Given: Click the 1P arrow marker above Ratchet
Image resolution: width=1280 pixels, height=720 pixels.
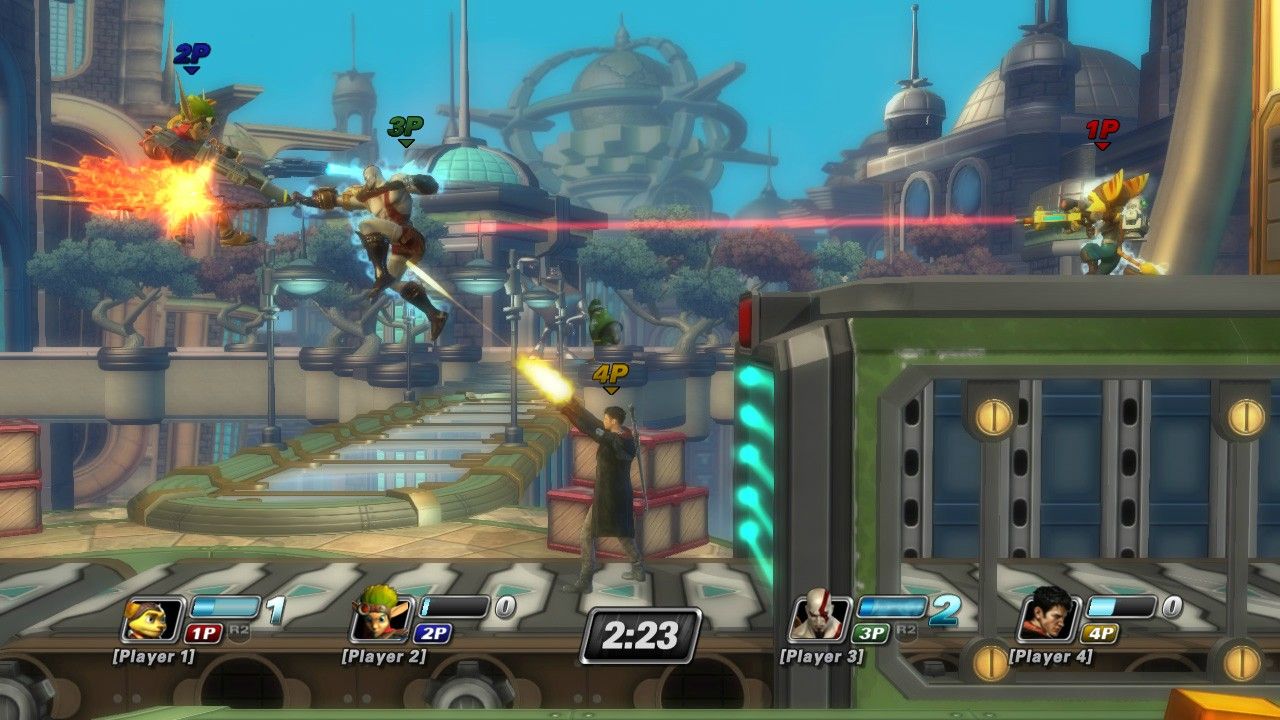Looking at the screenshot, I should (1101, 135).
